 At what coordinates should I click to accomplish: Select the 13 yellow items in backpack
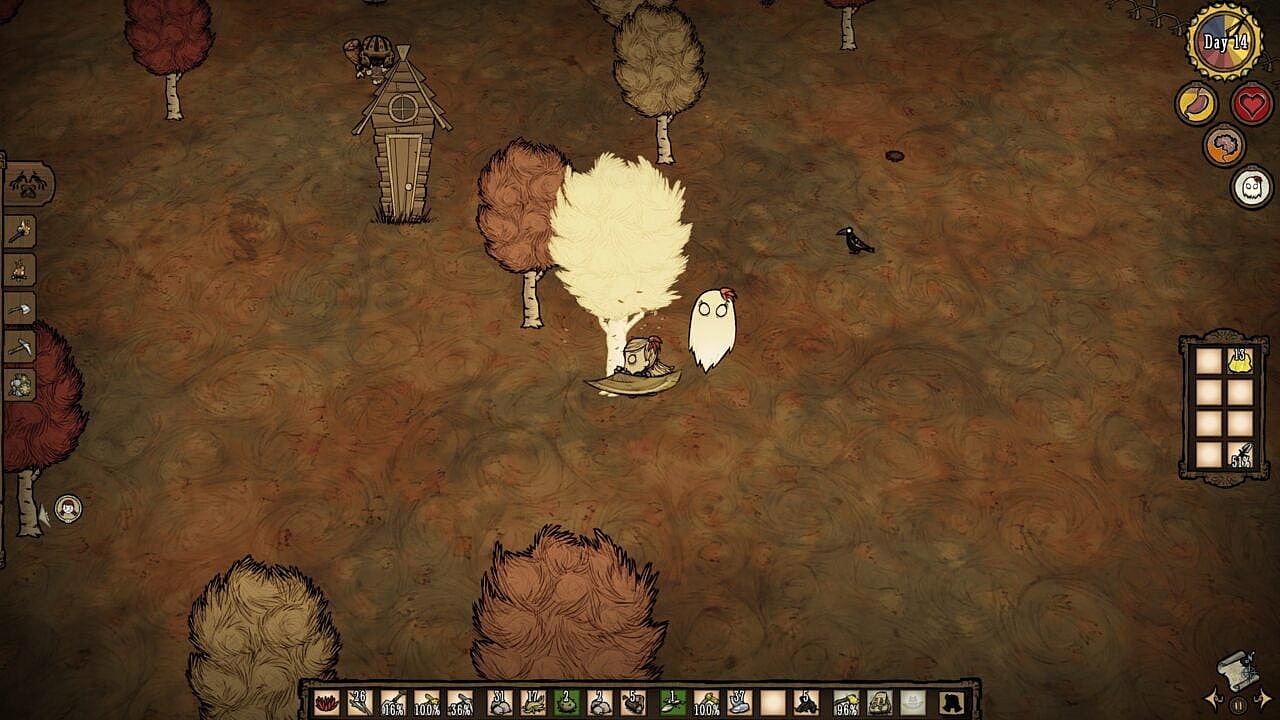click(x=1240, y=361)
